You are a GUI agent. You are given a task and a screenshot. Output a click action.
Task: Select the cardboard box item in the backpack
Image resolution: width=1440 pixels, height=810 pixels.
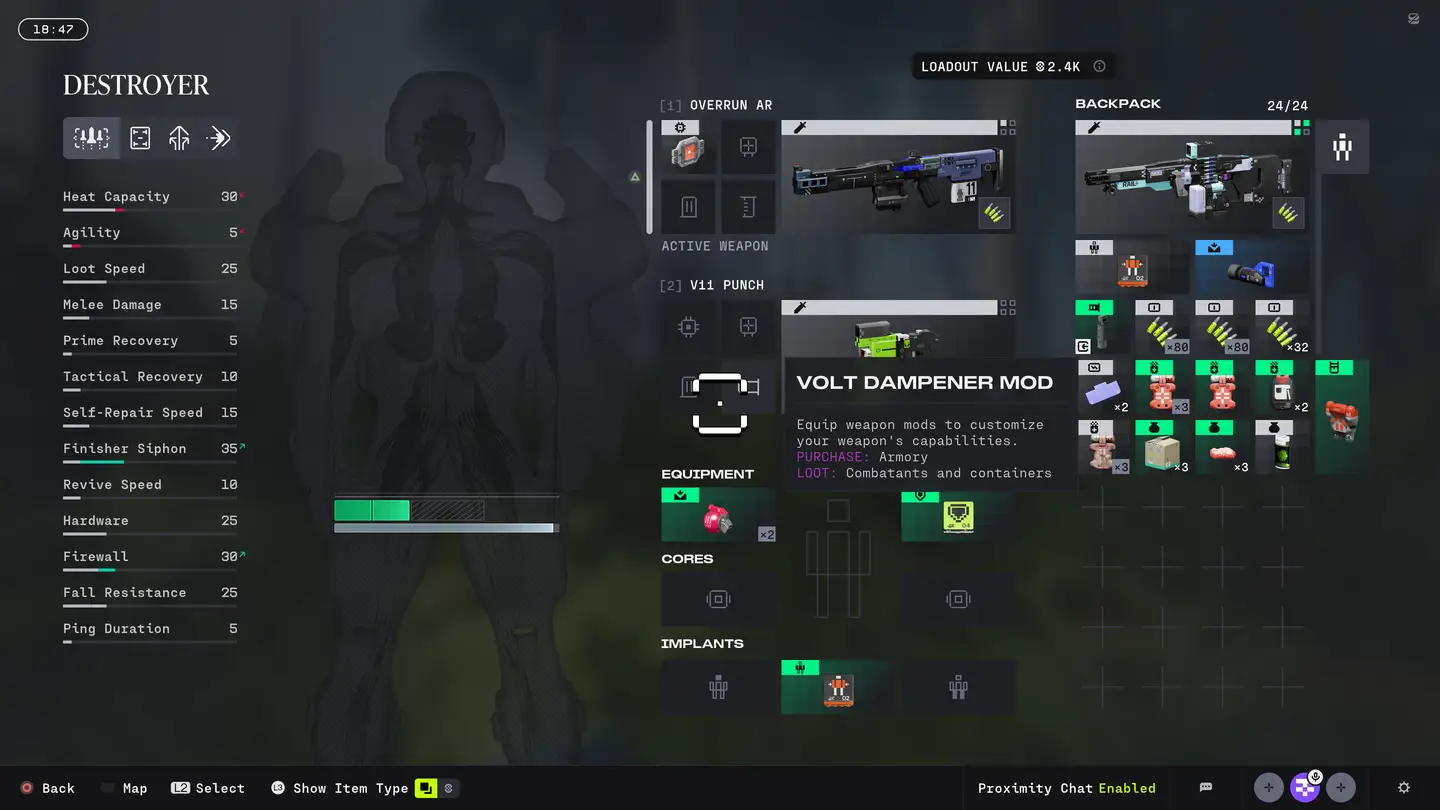tap(1162, 448)
